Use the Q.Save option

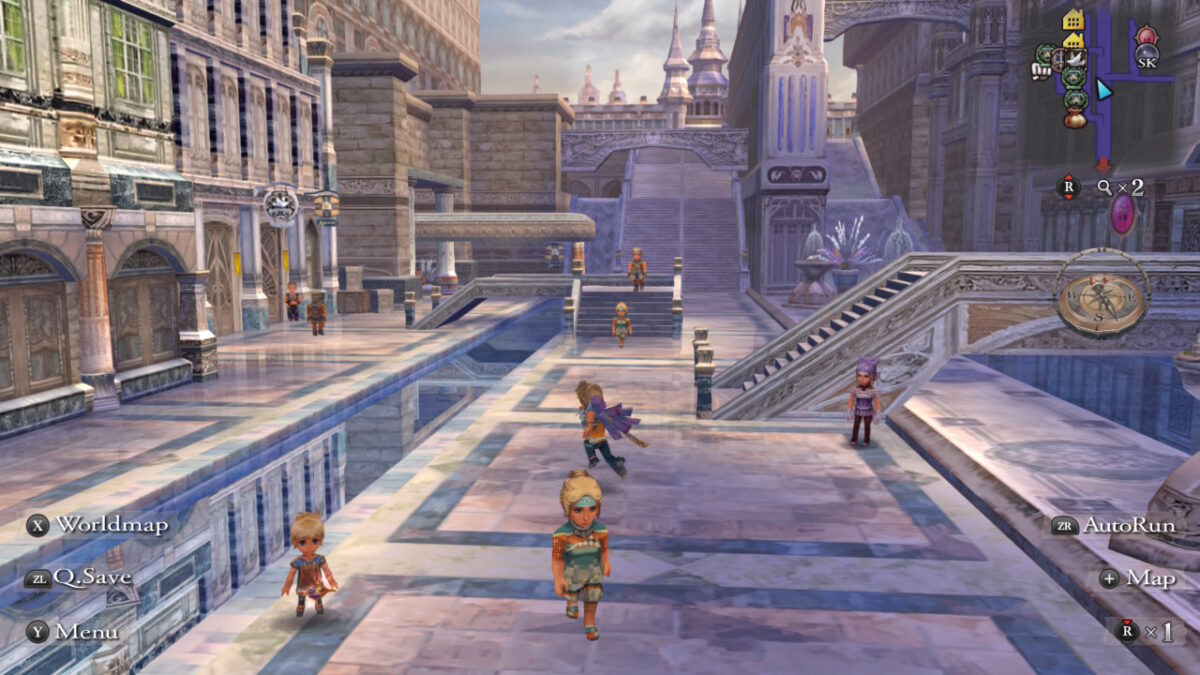pos(79,577)
